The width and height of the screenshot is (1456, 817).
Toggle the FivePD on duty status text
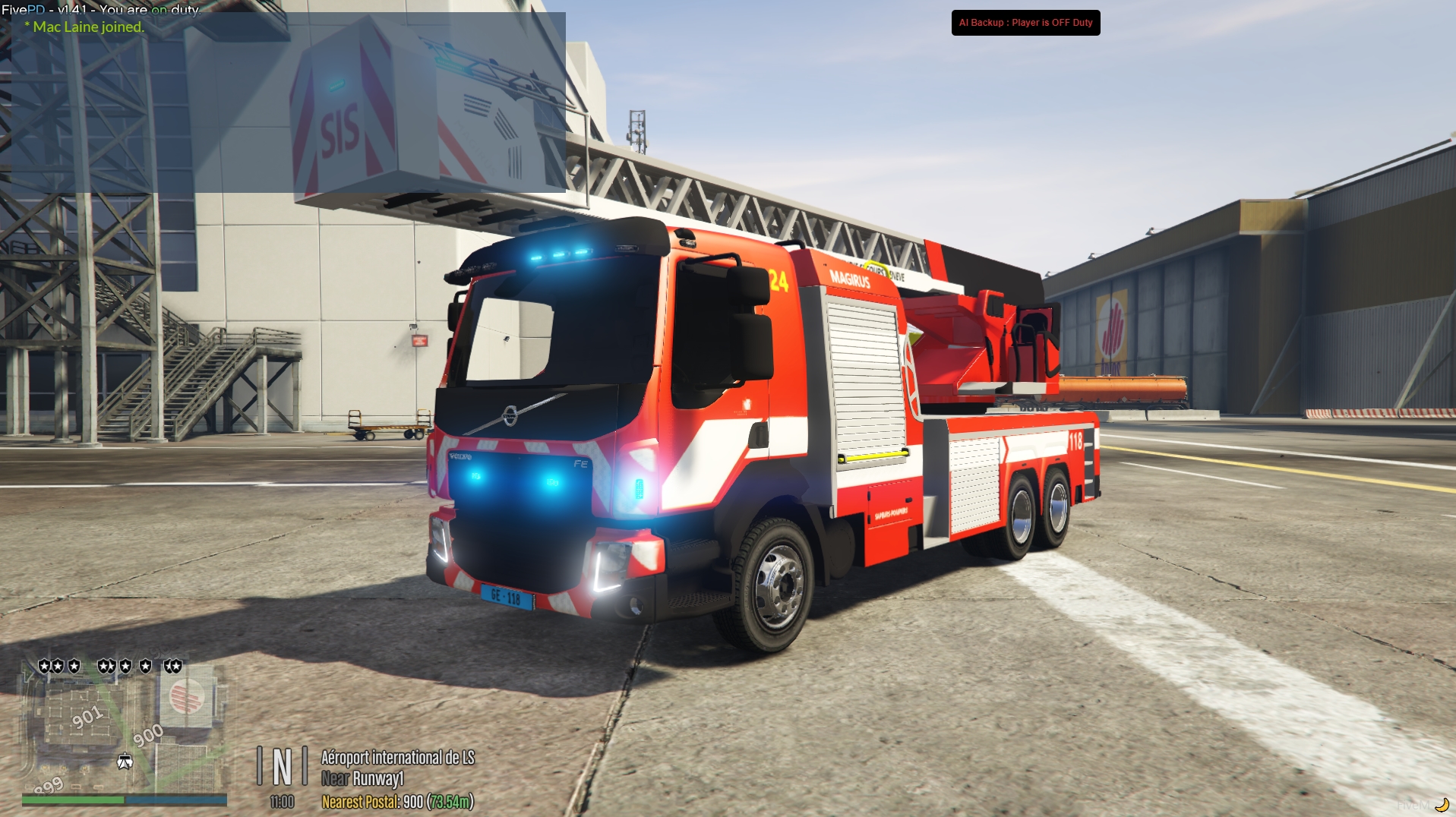(x=100, y=11)
